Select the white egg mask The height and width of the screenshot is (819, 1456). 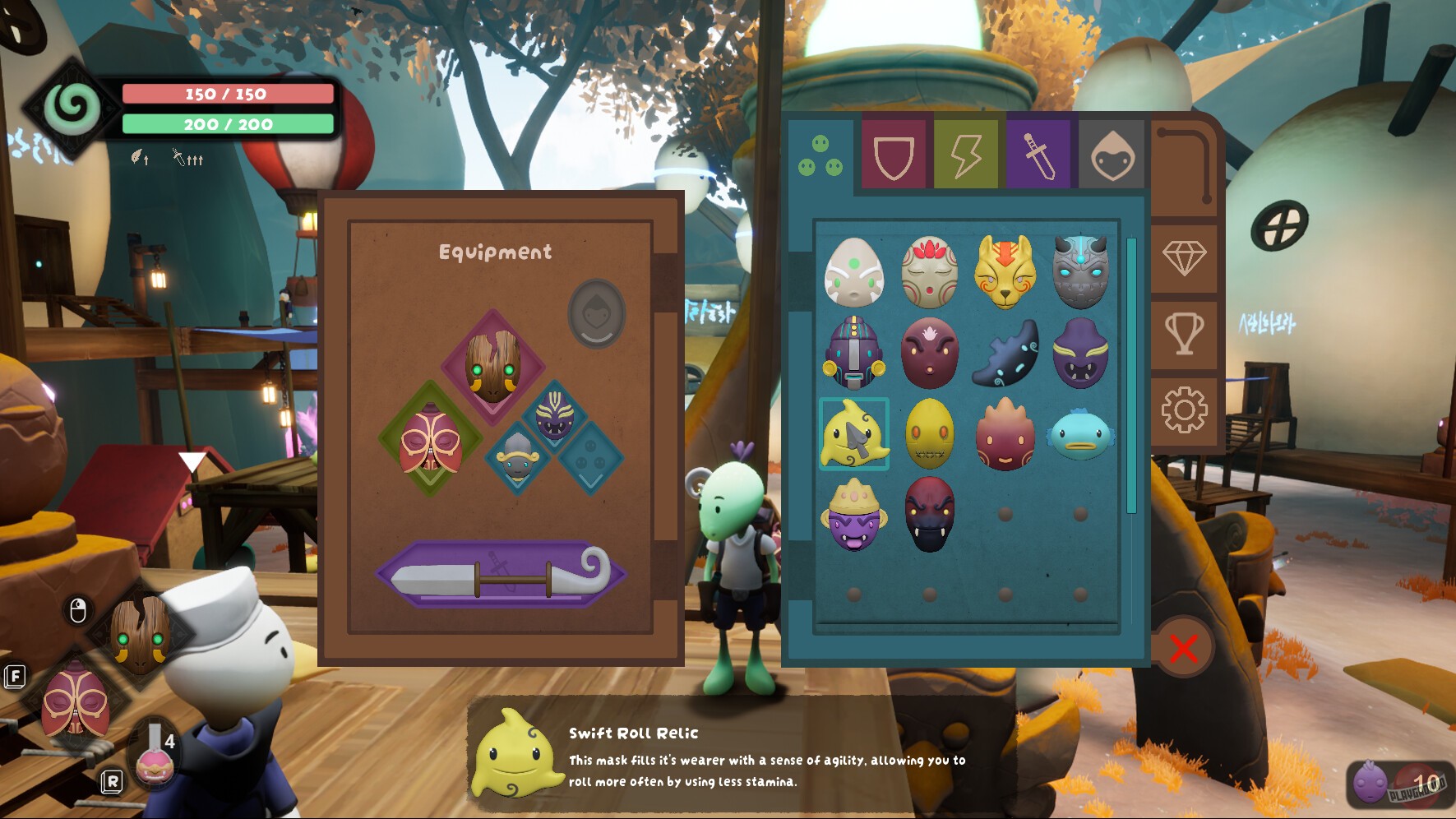[853, 272]
